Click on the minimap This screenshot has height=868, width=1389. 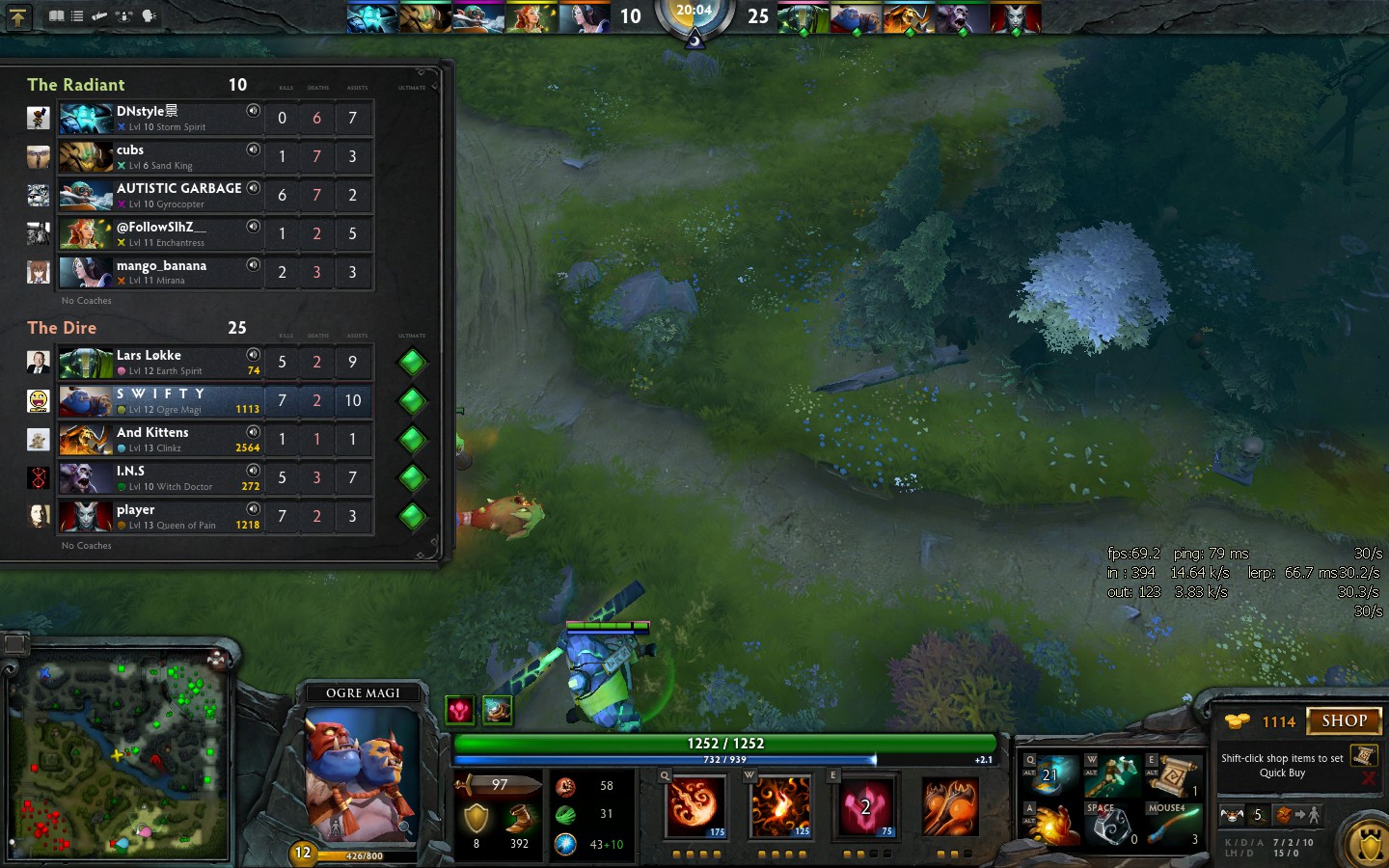tap(121, 760)
